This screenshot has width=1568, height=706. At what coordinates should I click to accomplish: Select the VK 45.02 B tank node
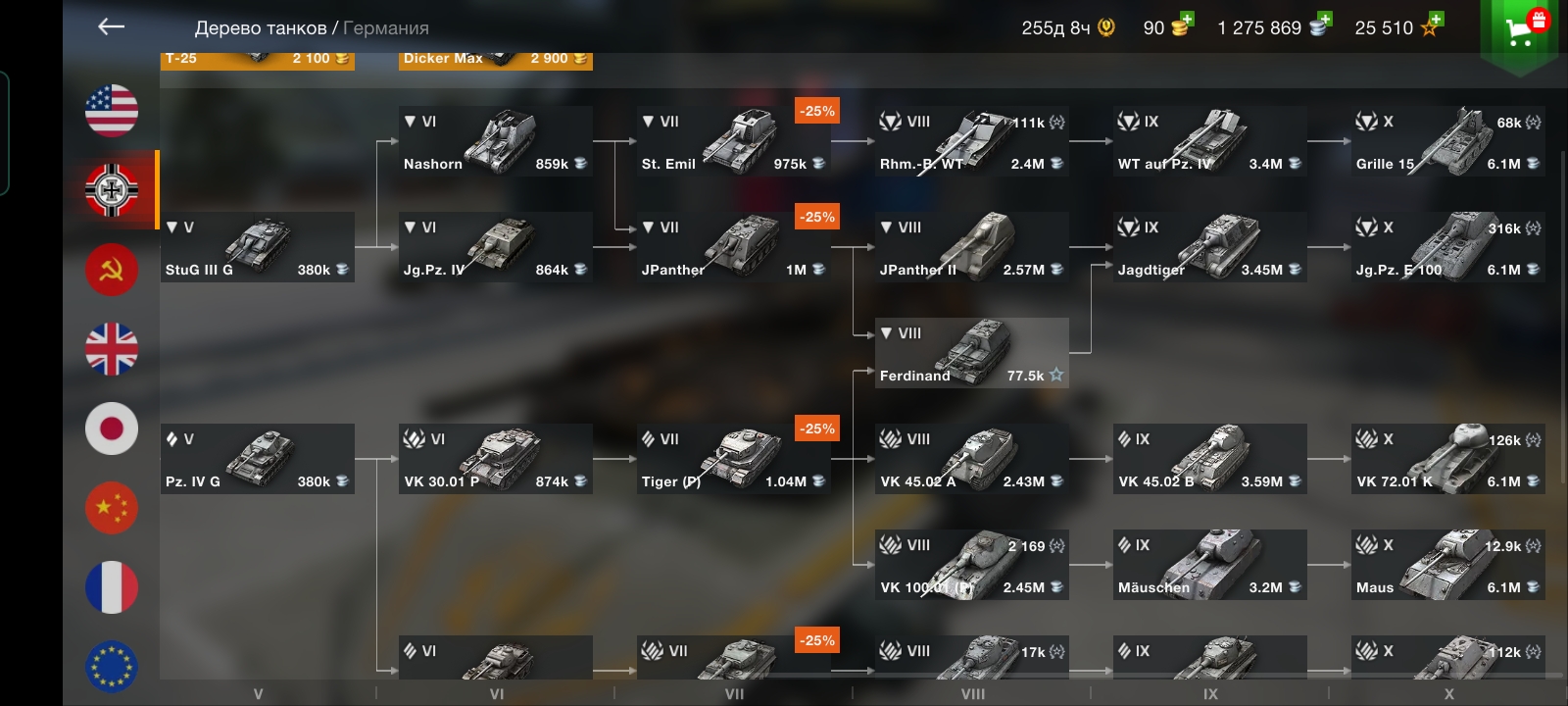tap(1209, 459)
